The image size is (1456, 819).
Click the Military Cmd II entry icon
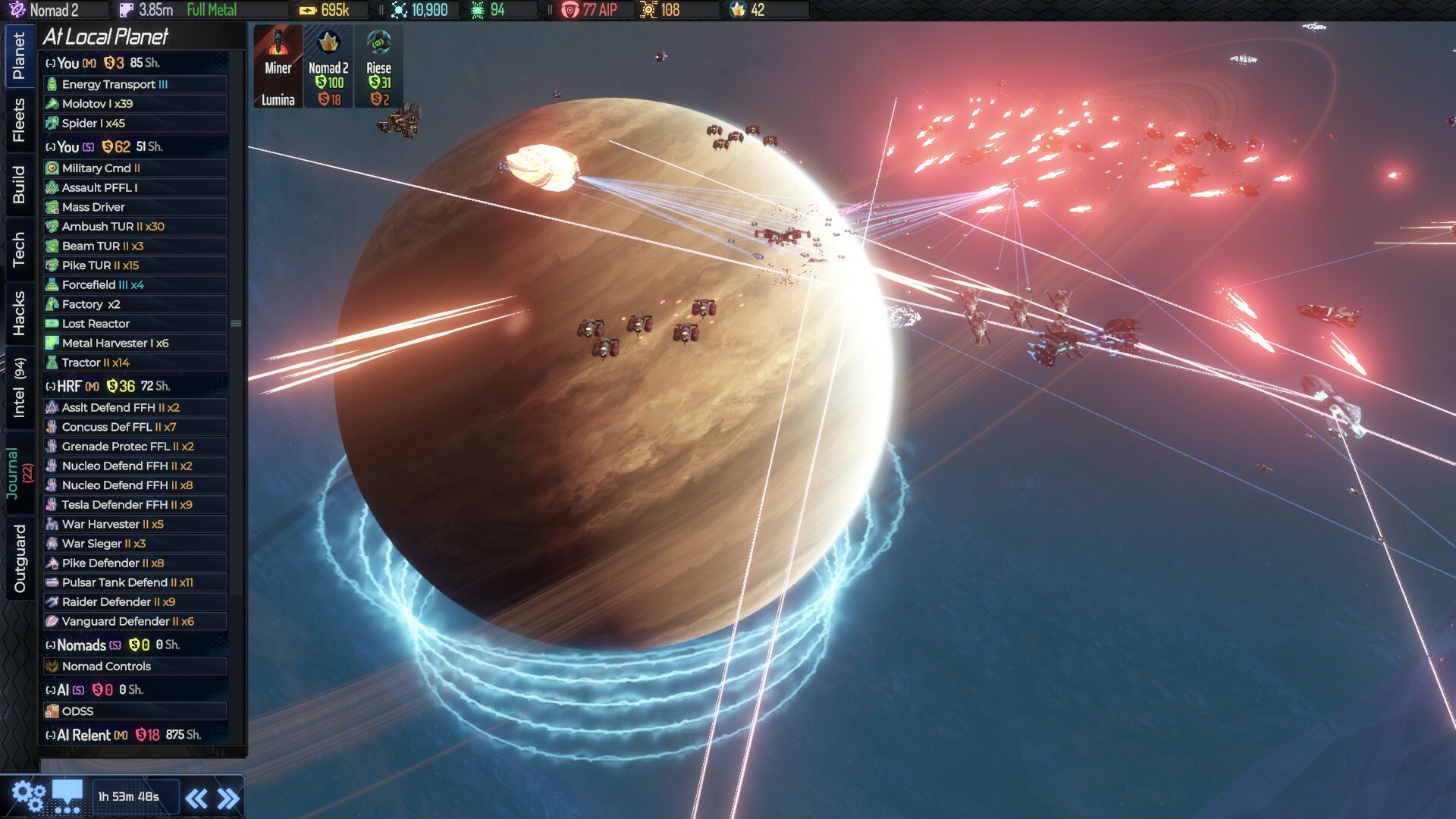(x=52, y=168)
